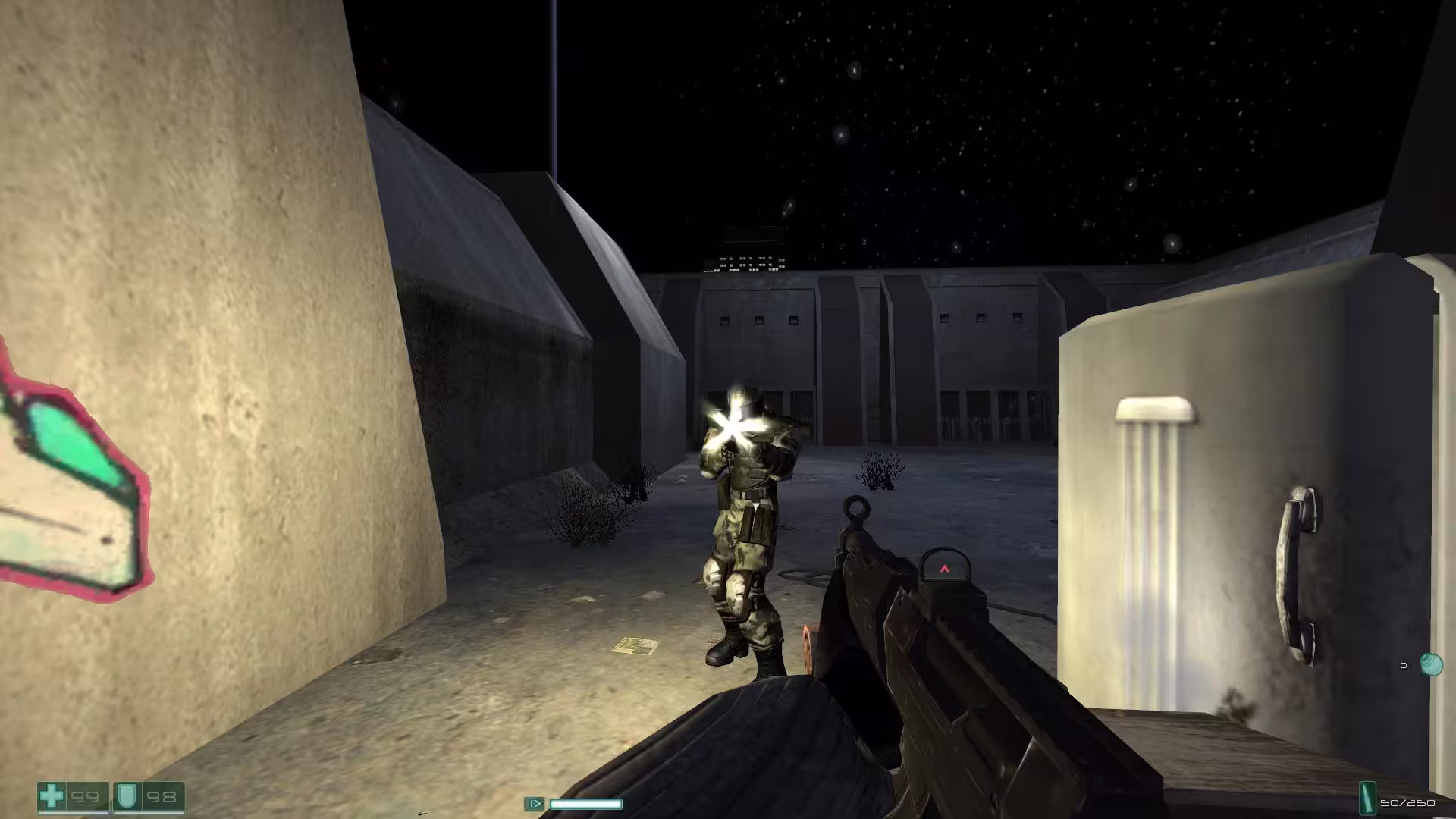Click the ammo magazine icon
The image size is (1456, 819).
point(1367,799)
